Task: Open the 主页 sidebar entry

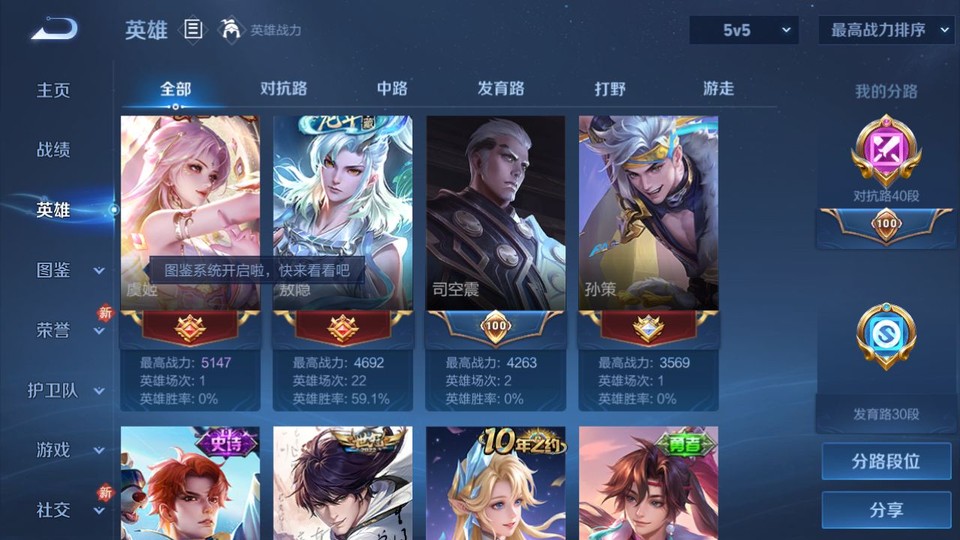Action: (x=54, y=90)
